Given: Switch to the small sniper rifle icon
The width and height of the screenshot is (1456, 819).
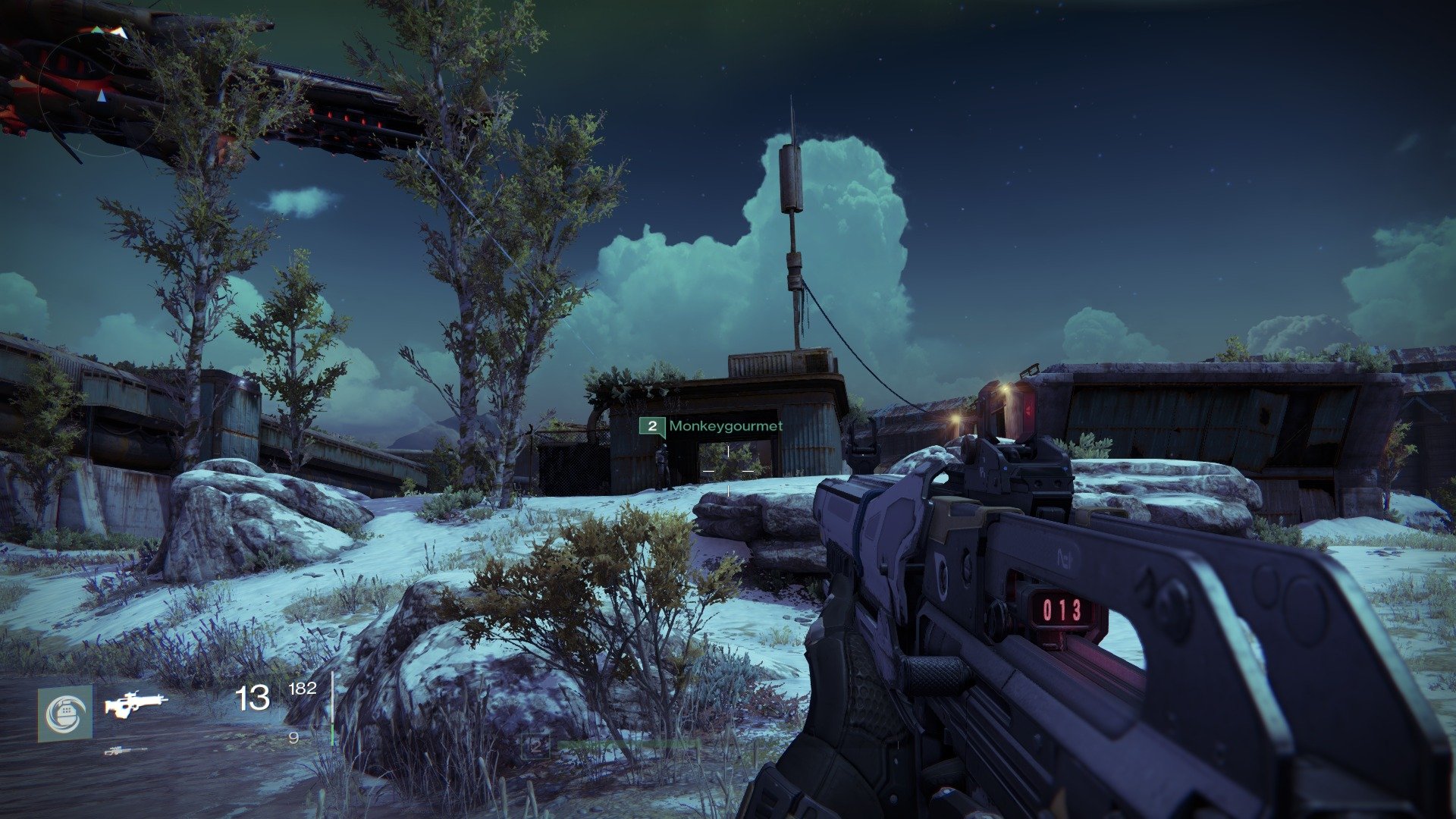Looking at the screenshot, I should pos(126,751).
